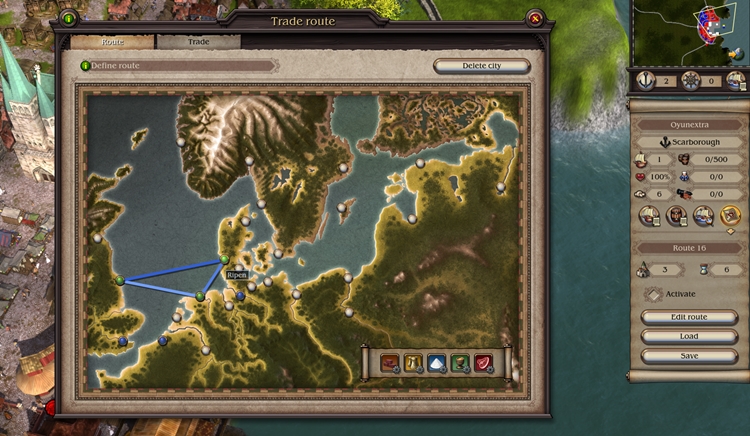Click the gold coin convoy action icon
Screen dimensions: 750x436
(730, 215)
